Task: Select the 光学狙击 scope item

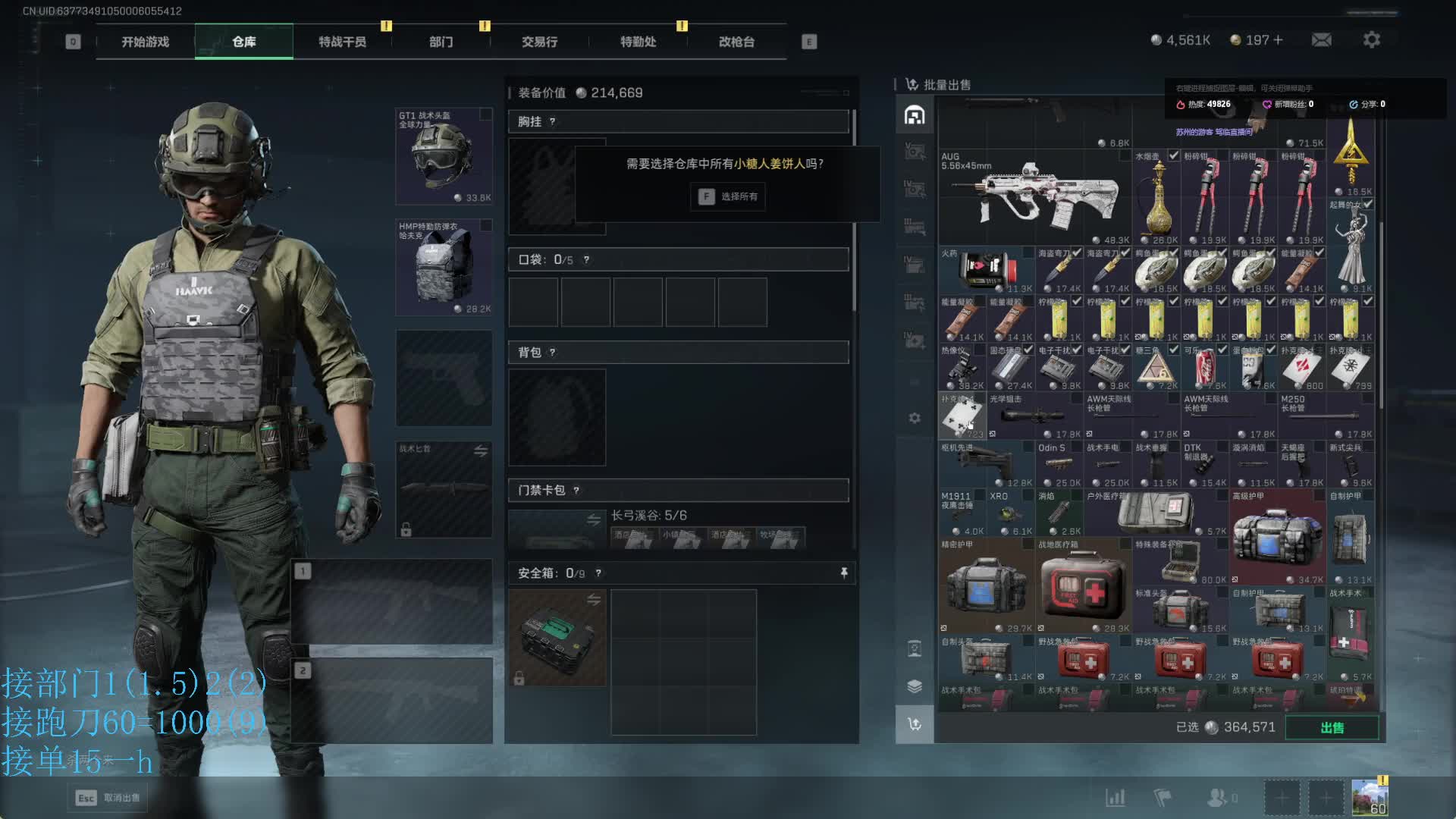Action: [1034, 416]
